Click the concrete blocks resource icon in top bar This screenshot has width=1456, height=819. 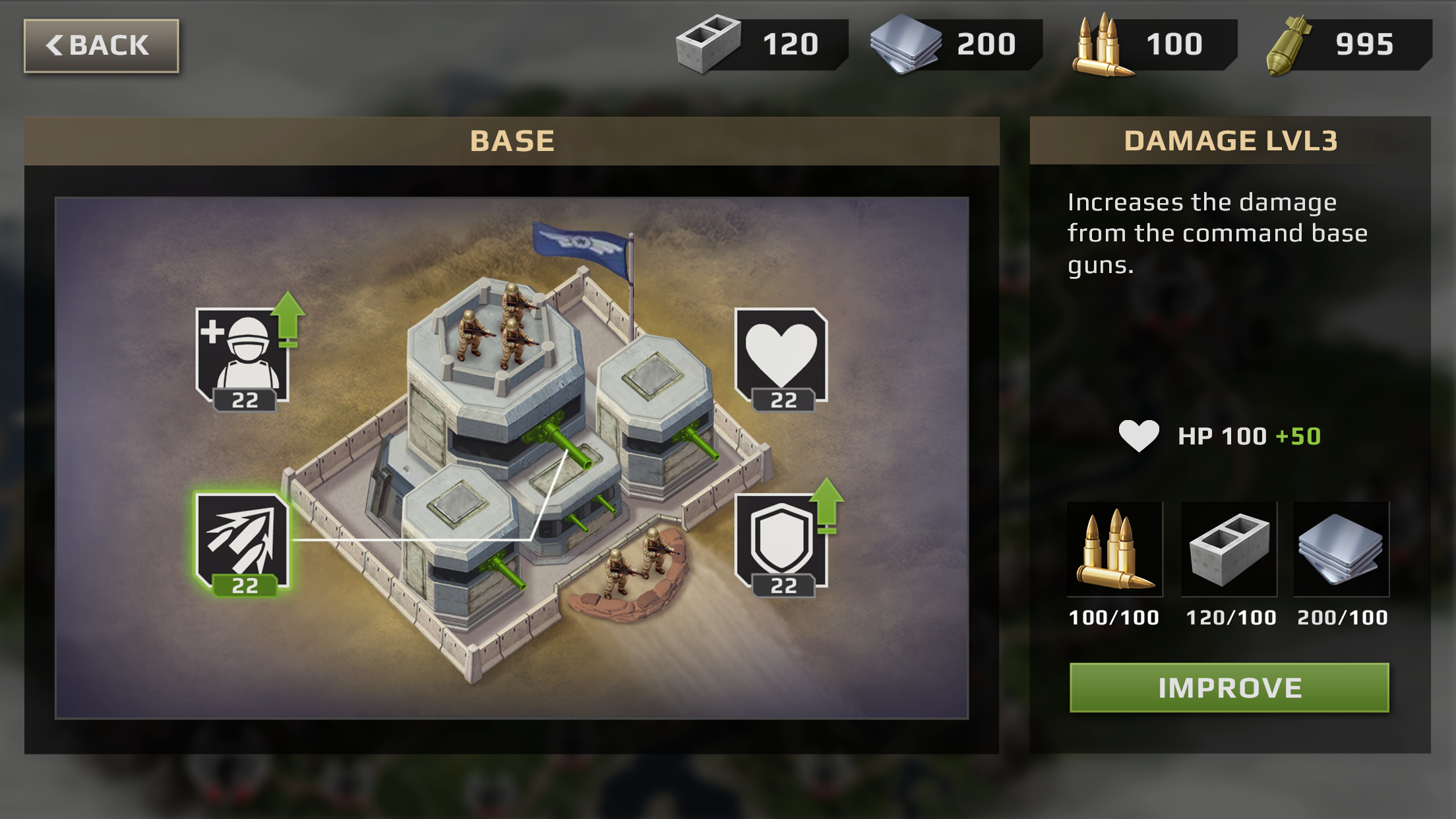pyautogui.click(x=709, y=44)
